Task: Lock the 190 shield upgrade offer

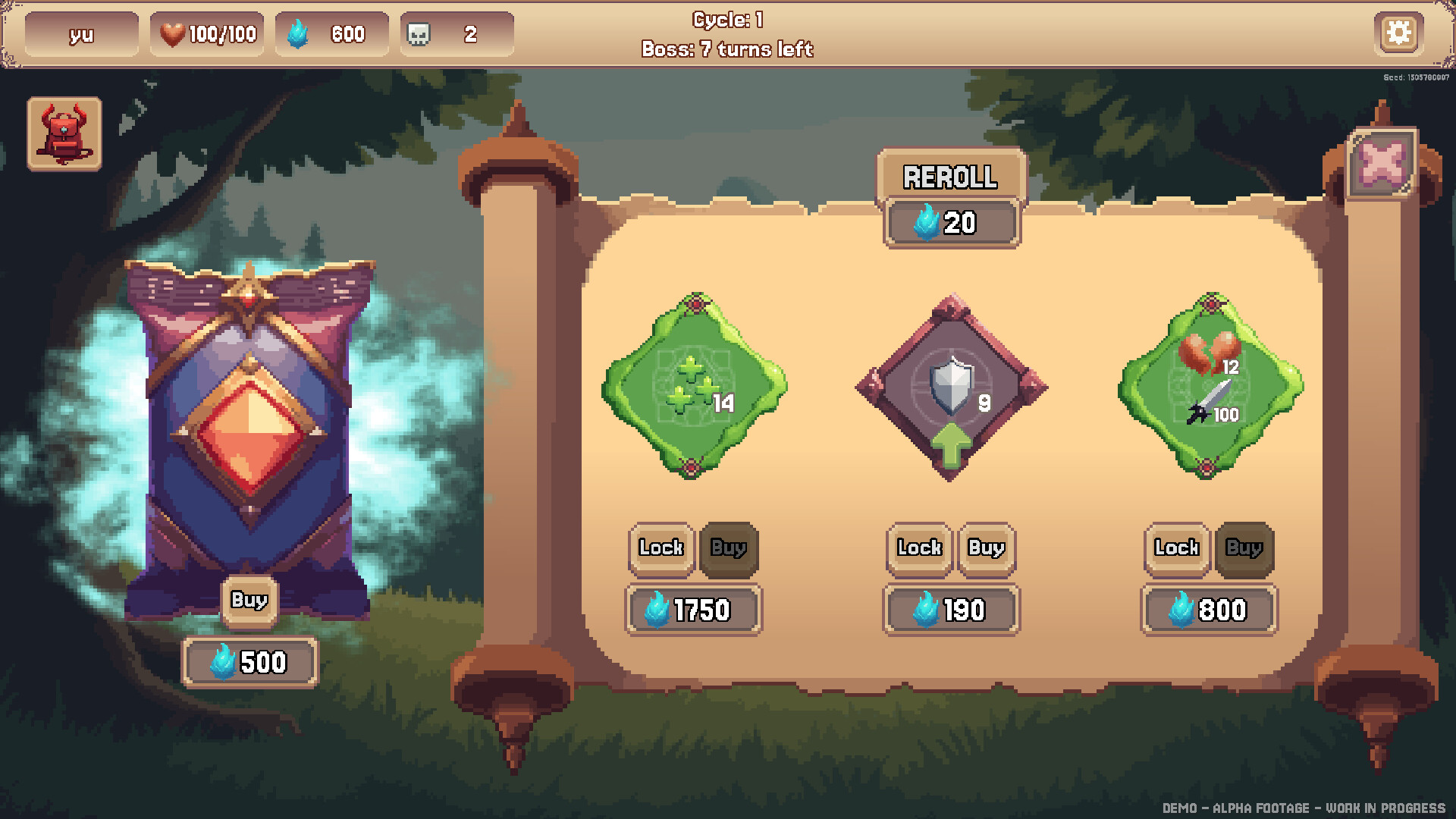Action: (x=918, y=549)
